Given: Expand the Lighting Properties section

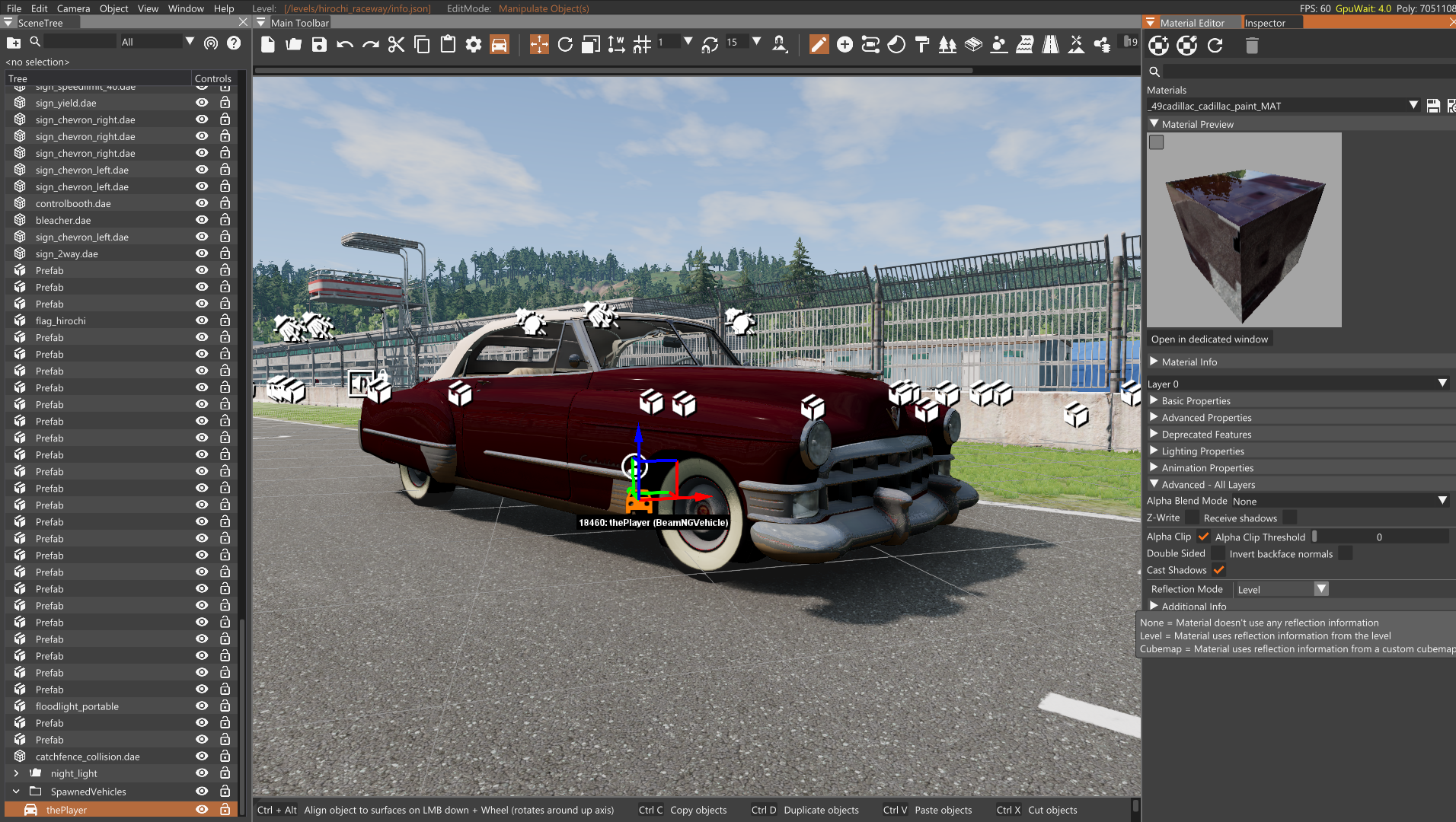Looking at the screenshot, I should click(1202, 451).
